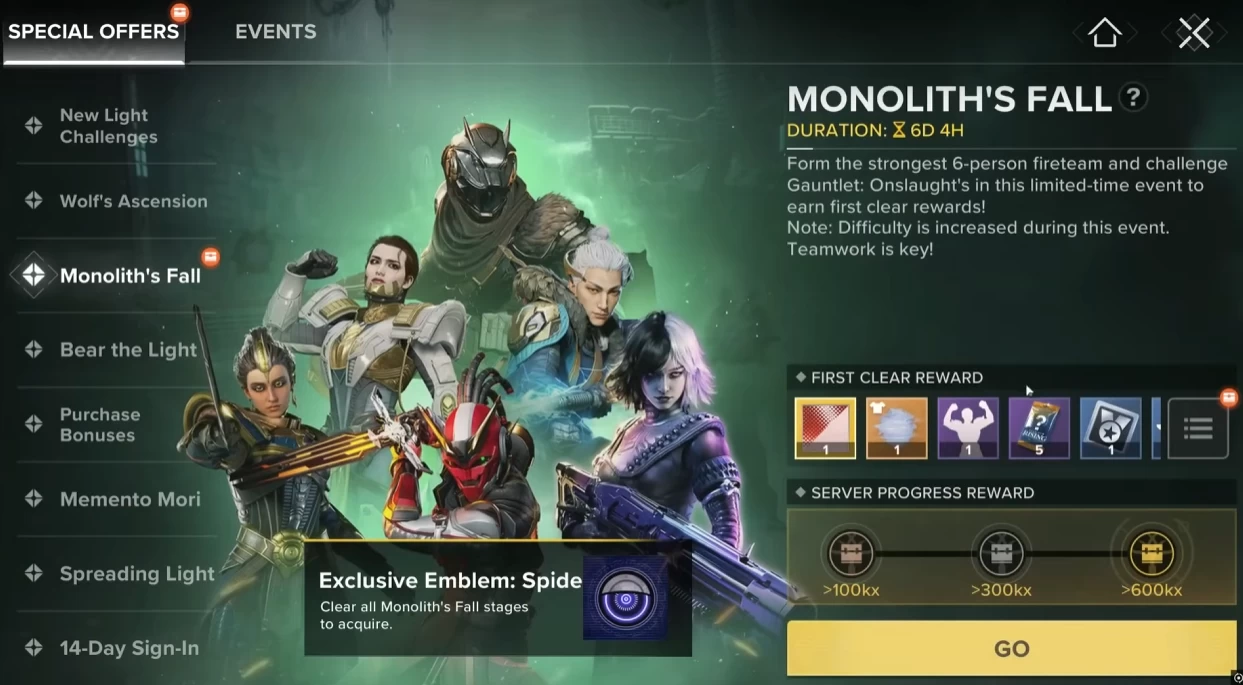Open the Events tab
1243x685 pixels.
(x=275, y=31)
